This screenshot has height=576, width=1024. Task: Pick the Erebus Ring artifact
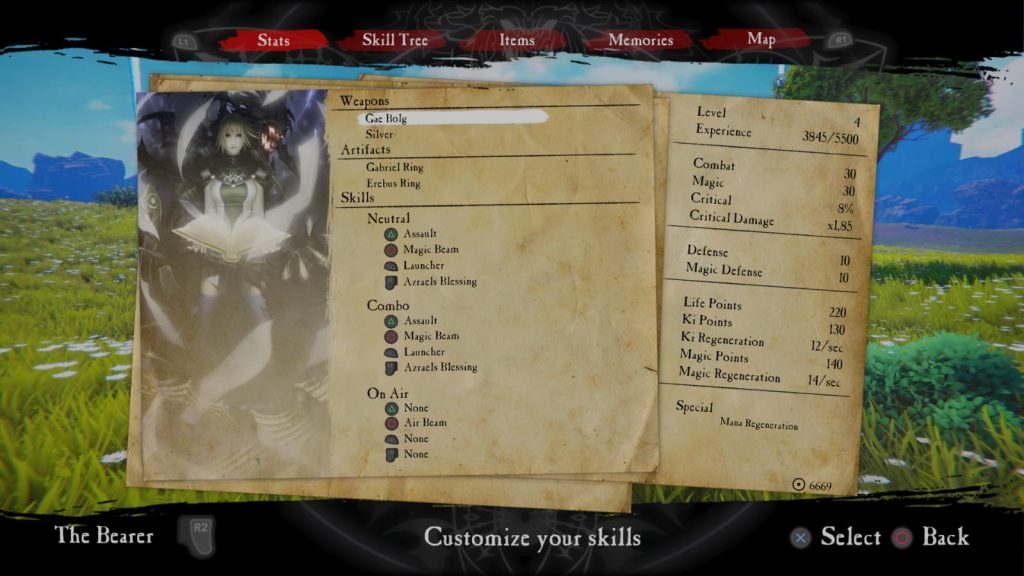(x=393, y=184)
